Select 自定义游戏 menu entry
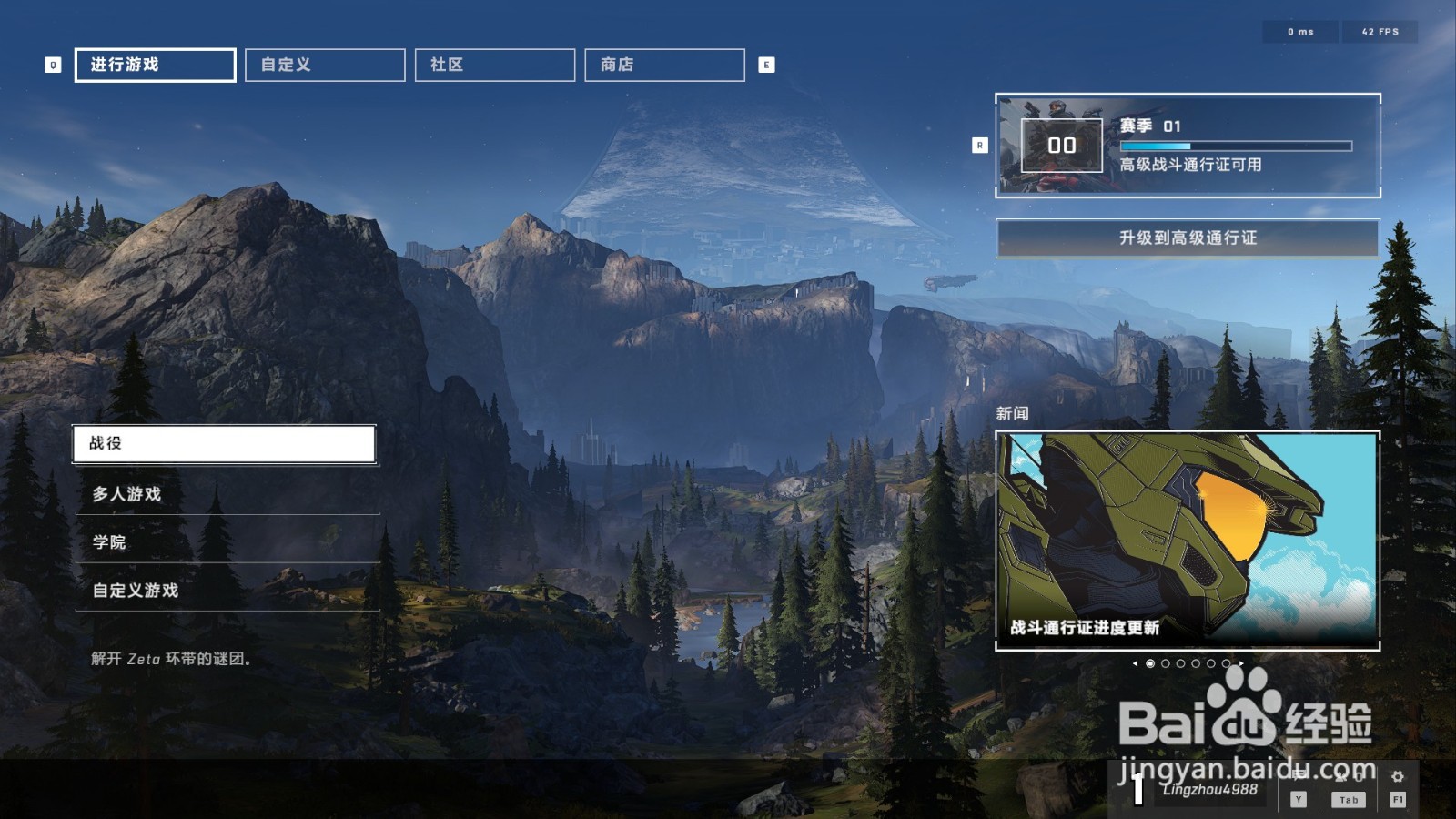The width and height of the screenshot is (1456, 819). pyautogui.click(x=227, y=591)
